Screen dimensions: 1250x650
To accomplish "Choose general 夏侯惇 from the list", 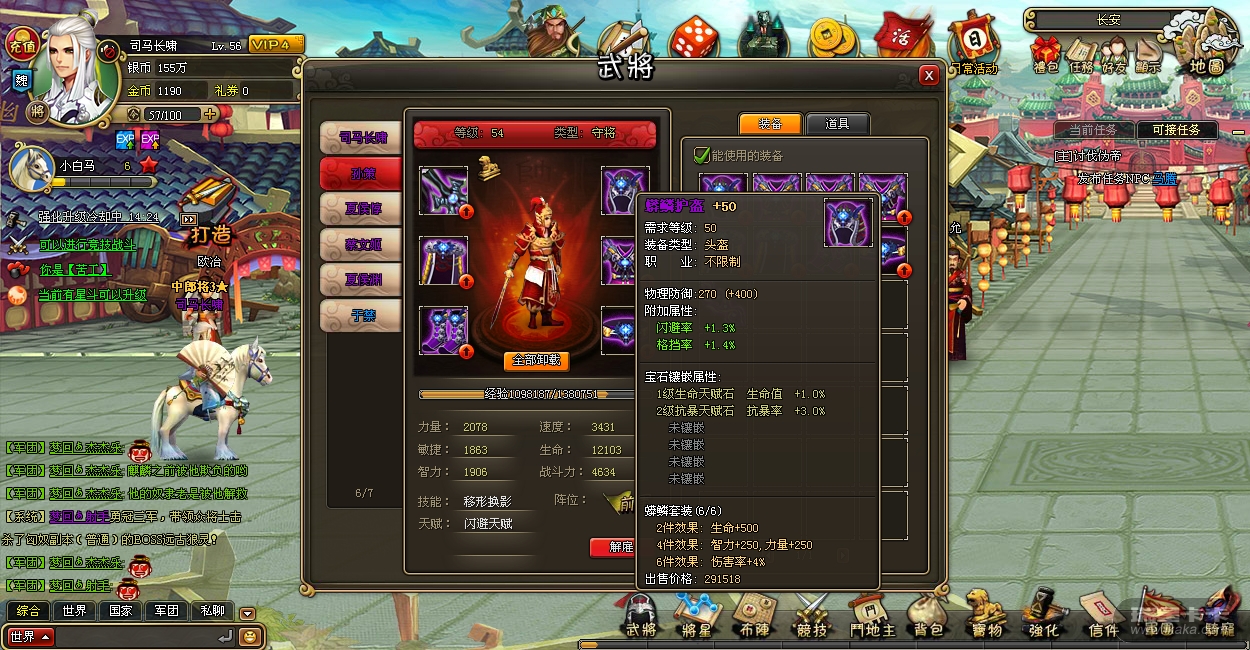I will click(361, 208).
